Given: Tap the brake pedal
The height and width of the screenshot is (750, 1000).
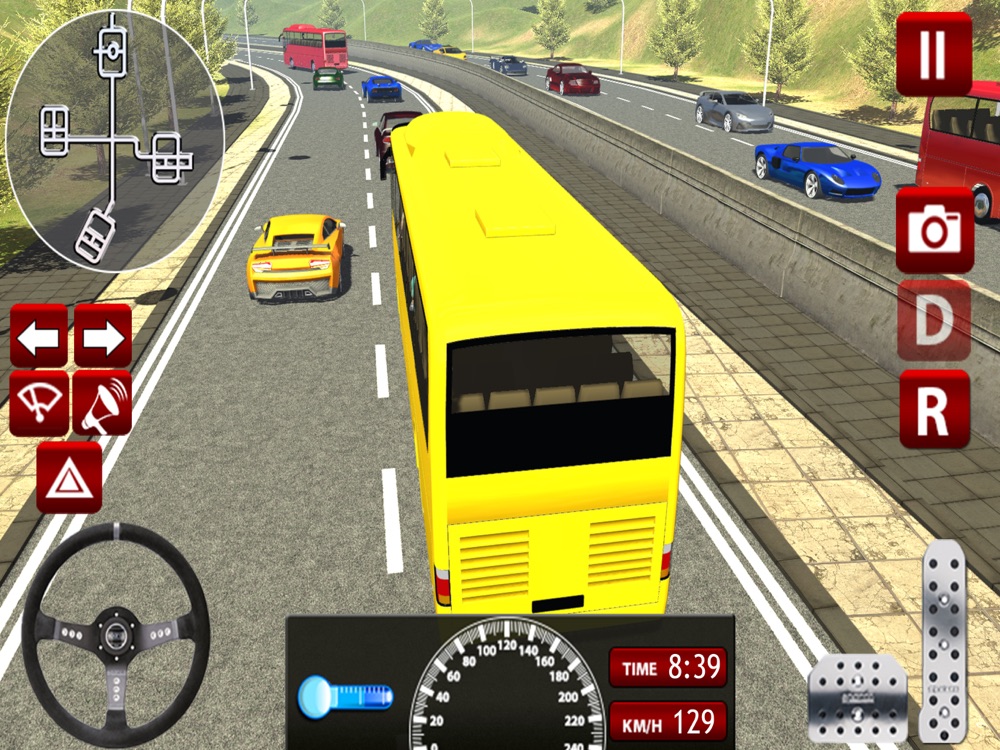Looking at the screenshot, I should (x=857, y=698).
